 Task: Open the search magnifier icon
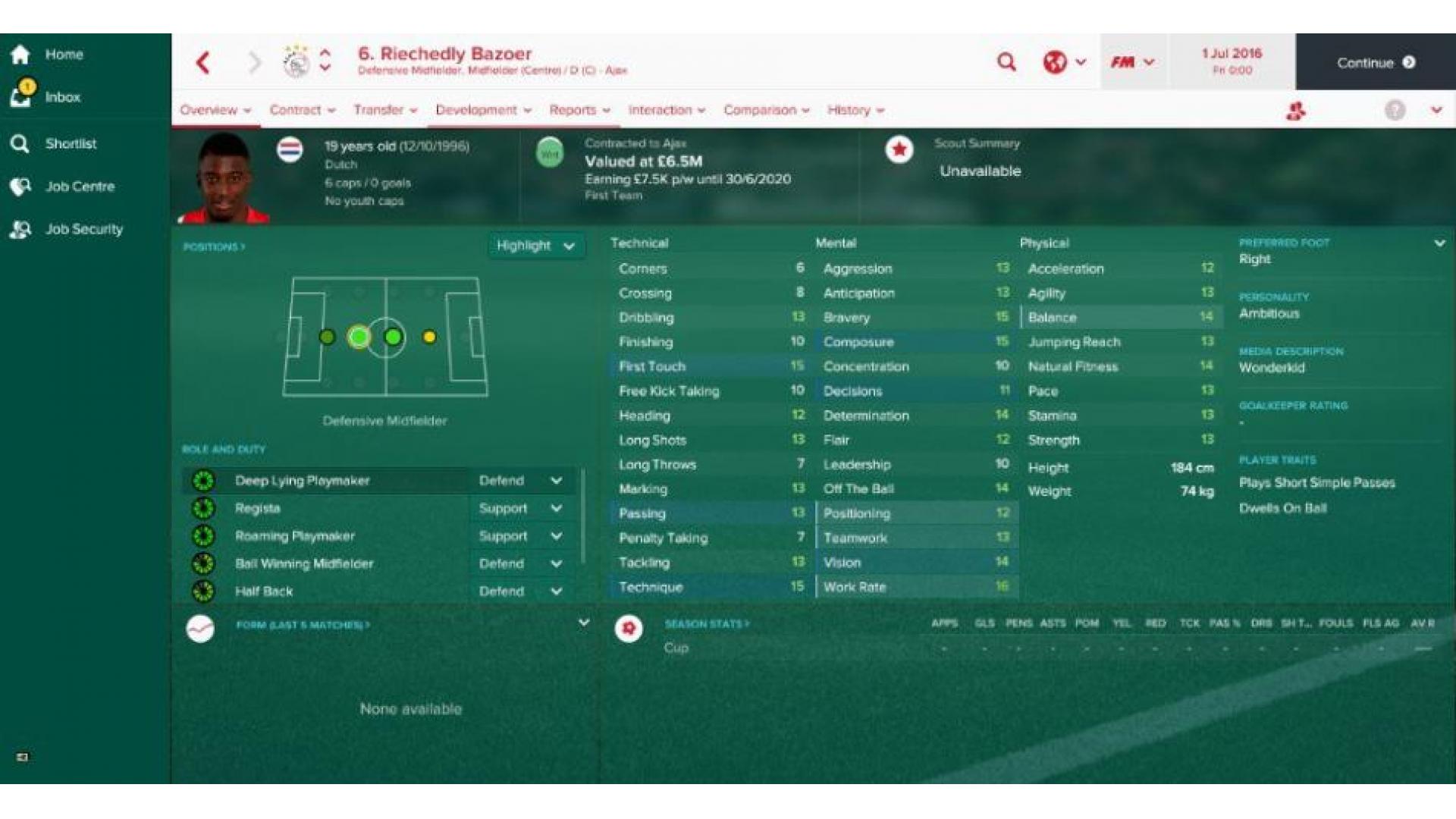coord(1006,62)
